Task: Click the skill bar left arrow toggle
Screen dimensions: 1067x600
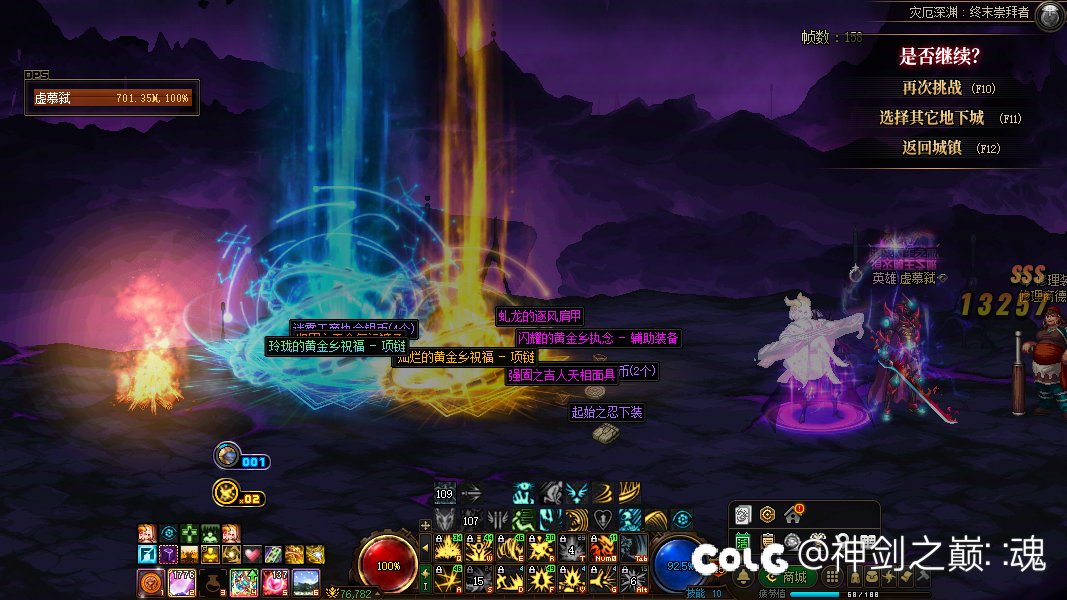Action: [x=425, y=547]
